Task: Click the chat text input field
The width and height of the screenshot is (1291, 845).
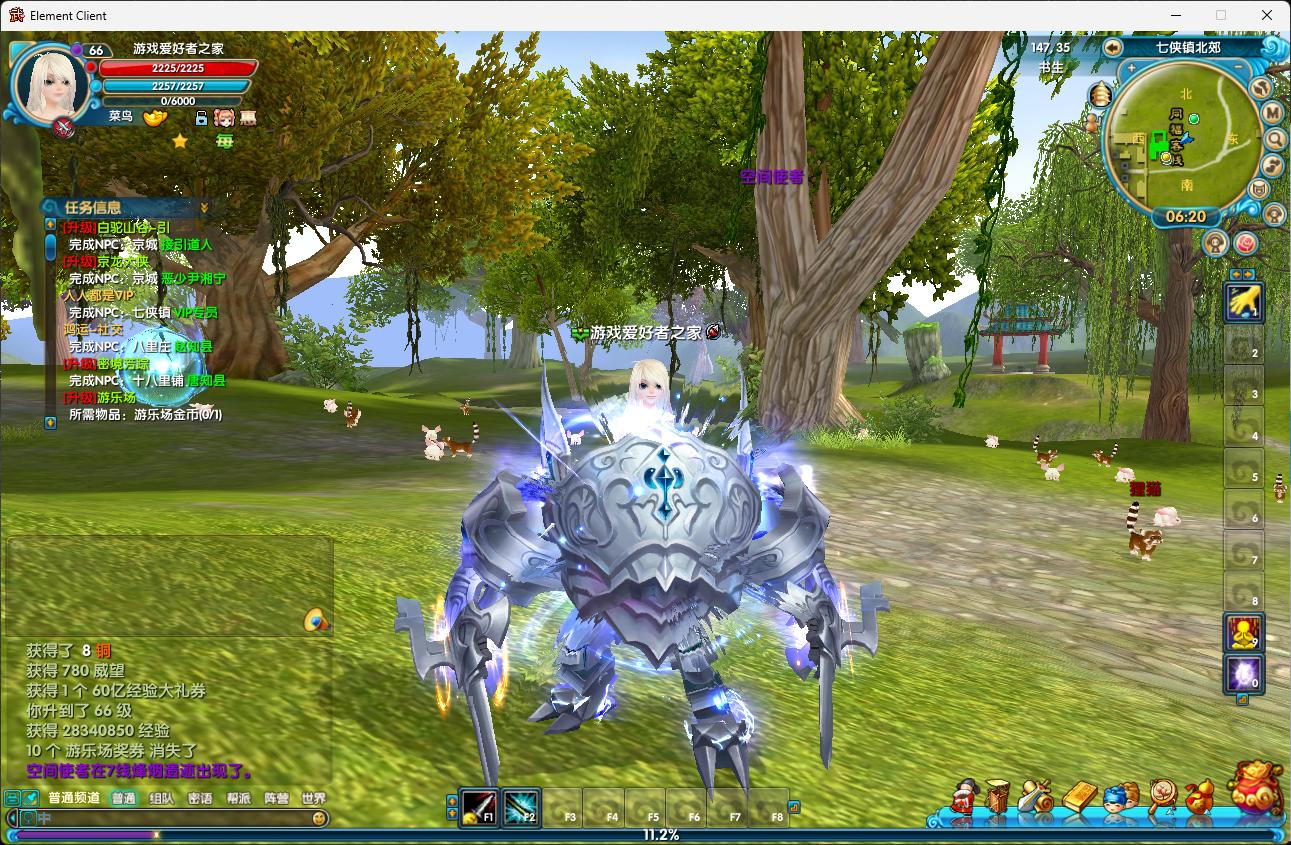Action: click(170, 818)
